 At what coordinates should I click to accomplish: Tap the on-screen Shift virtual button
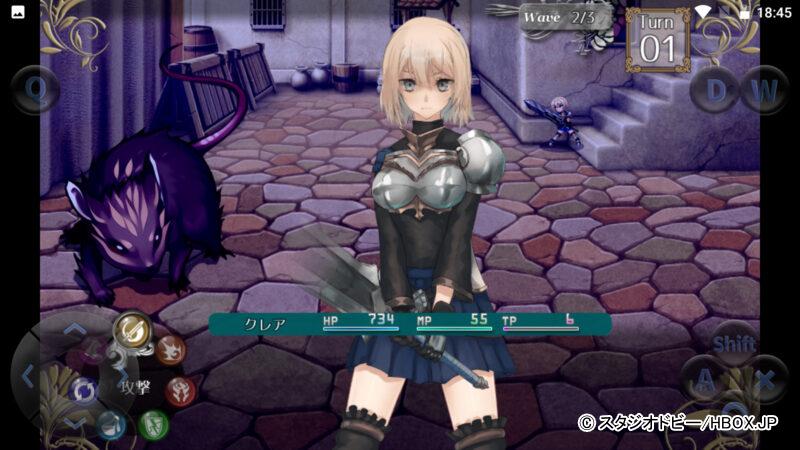[x=734, y=343]
